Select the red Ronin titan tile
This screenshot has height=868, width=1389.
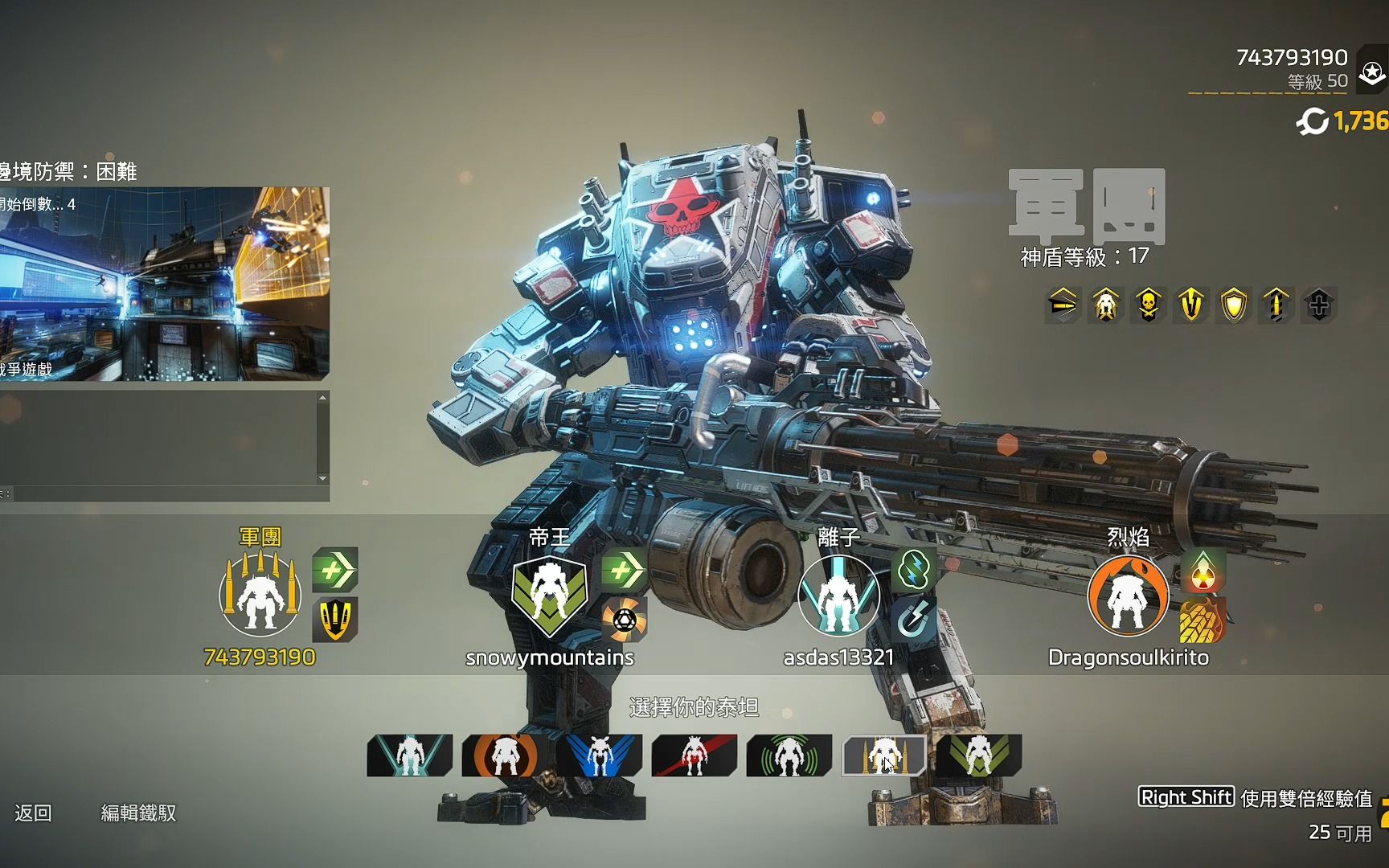click(694, 755)
